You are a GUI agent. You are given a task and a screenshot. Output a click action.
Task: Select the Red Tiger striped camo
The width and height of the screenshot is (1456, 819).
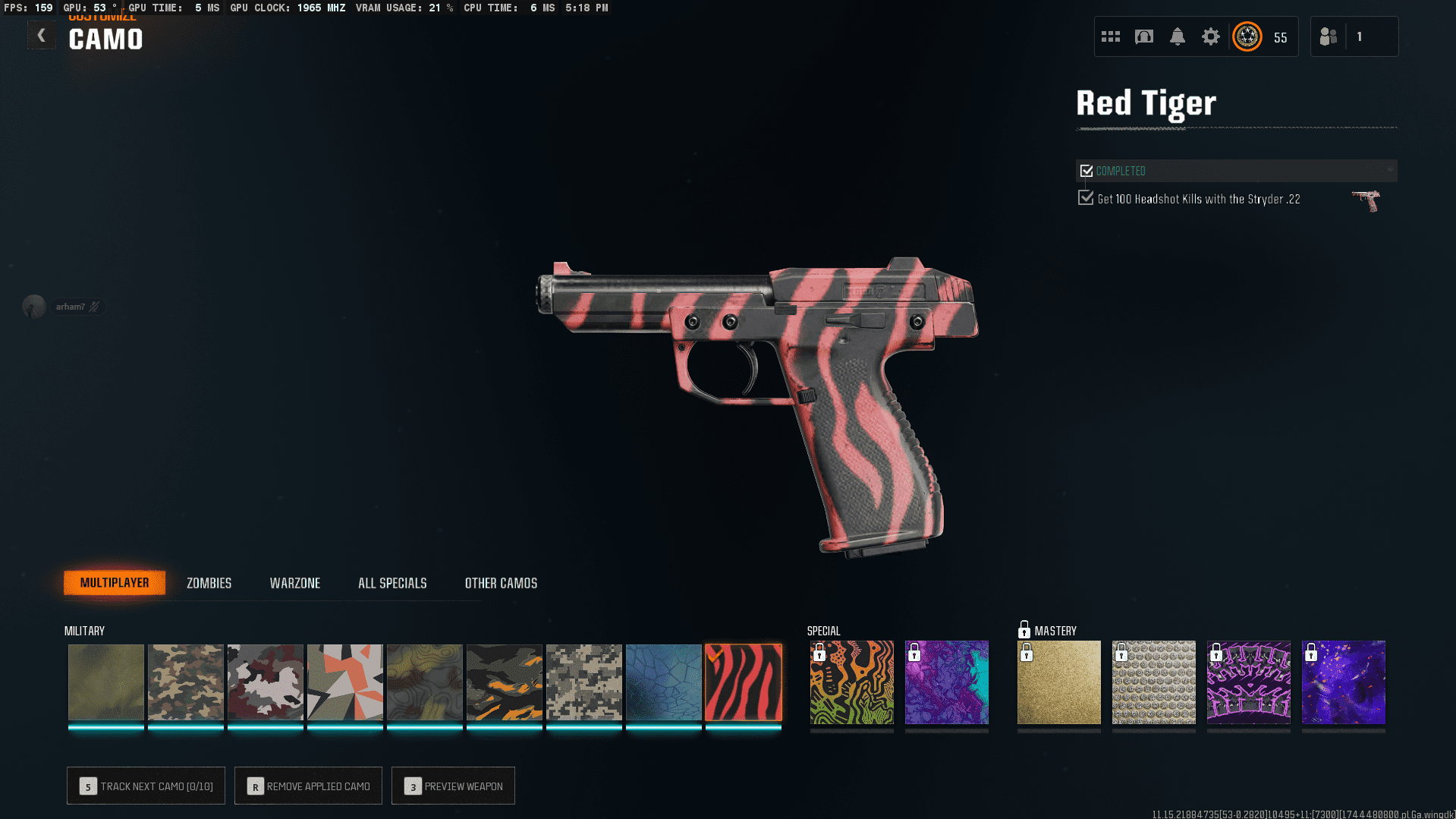[744, 682]
